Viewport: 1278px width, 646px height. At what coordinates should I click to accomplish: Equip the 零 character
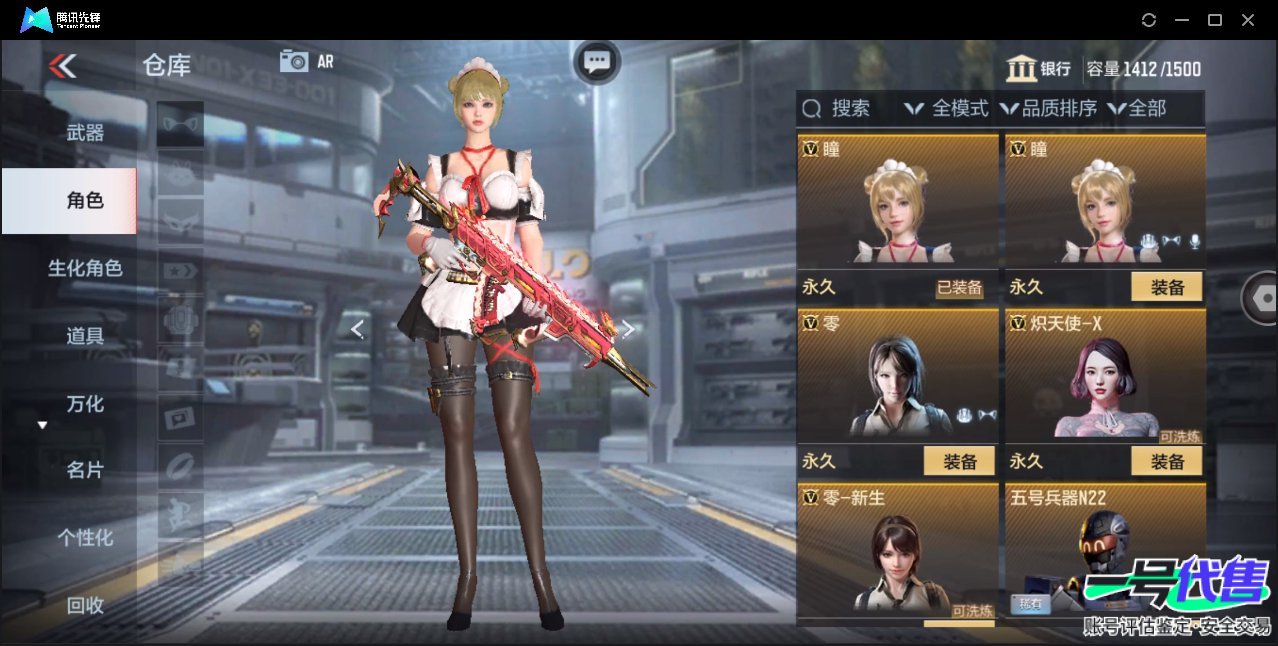[x=959, y=461]
